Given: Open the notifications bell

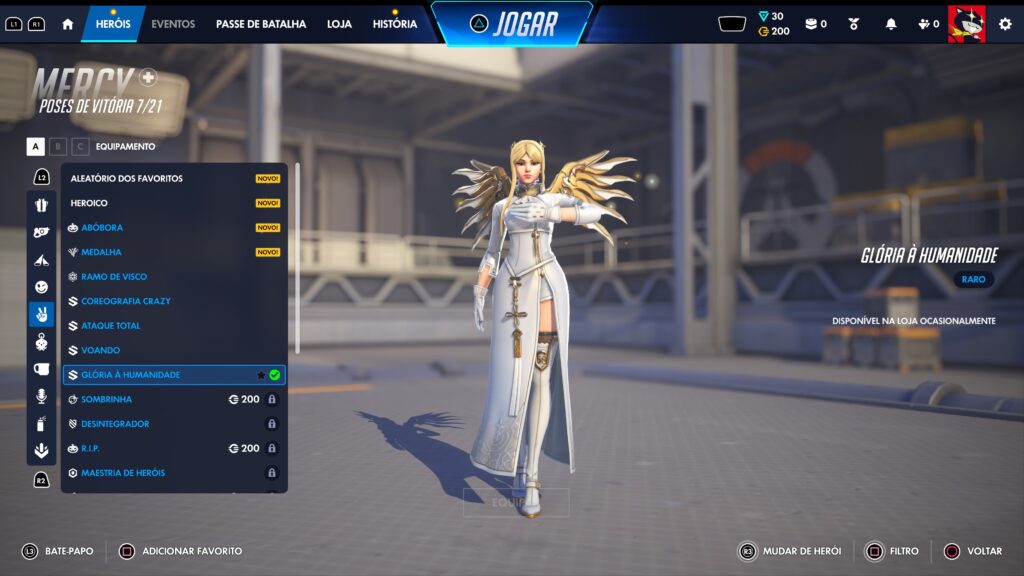Looking at the screenshot, I should [891, 24].
